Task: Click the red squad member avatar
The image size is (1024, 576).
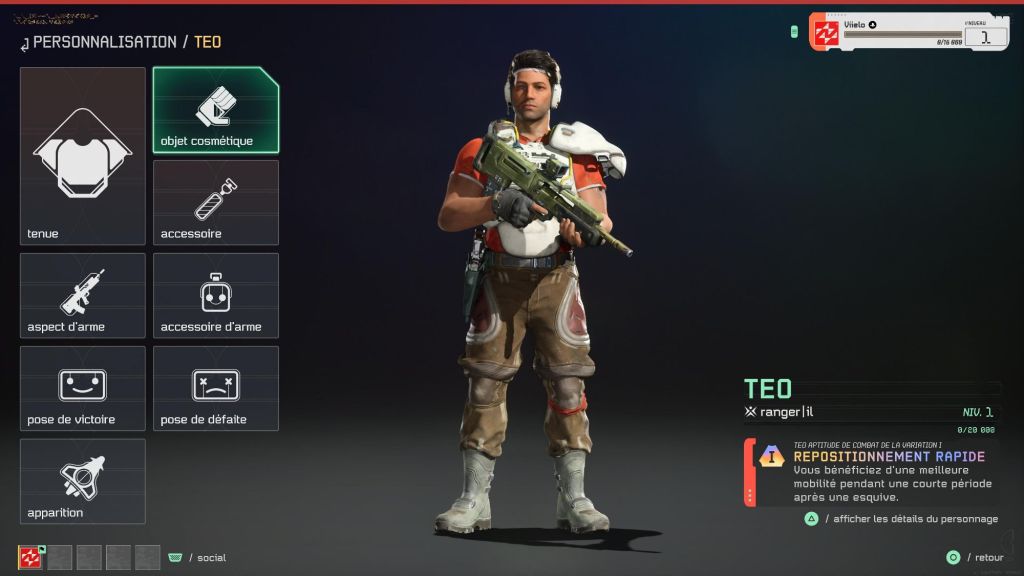Action: click(31, 557)
